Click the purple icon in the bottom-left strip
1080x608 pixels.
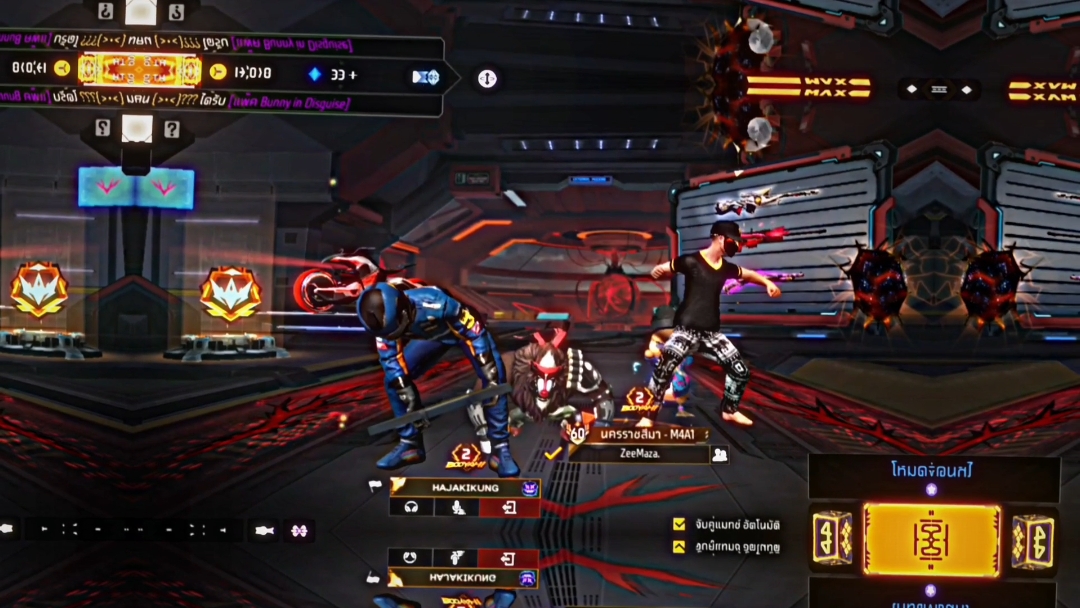(298, 531)
